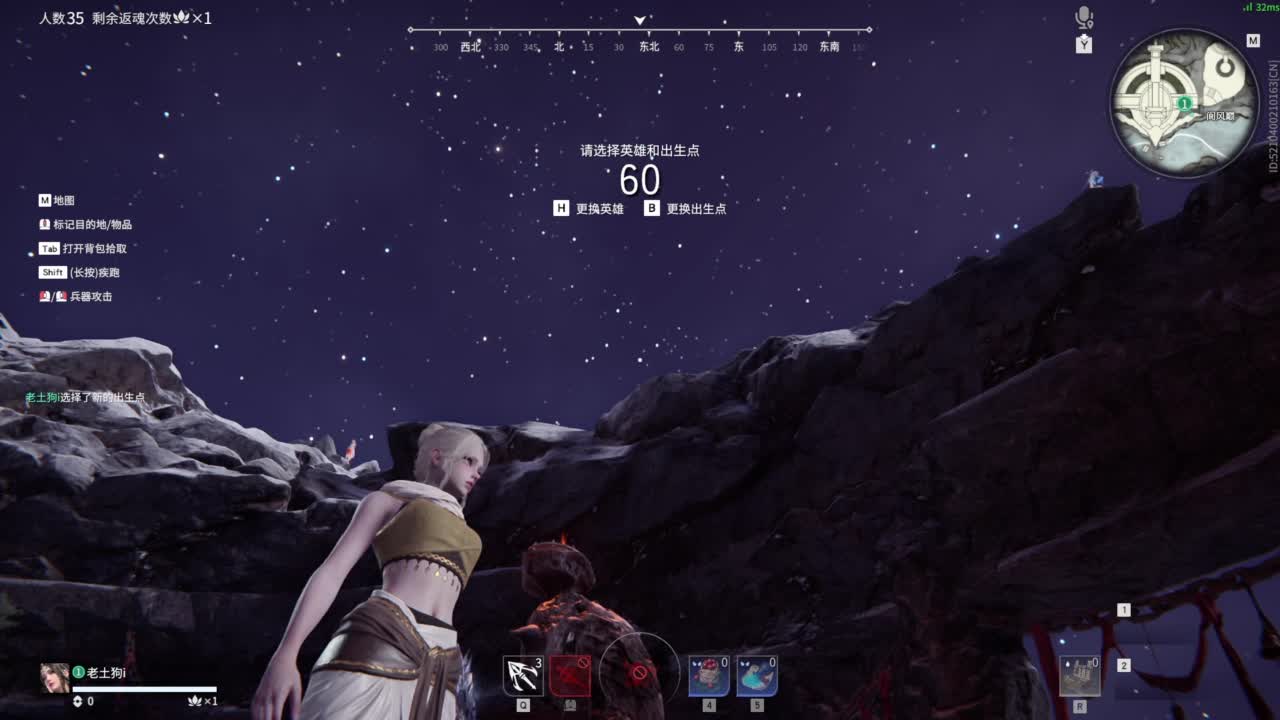
Task: Click the H hotkey button for hero change
Action: point(563,208)
